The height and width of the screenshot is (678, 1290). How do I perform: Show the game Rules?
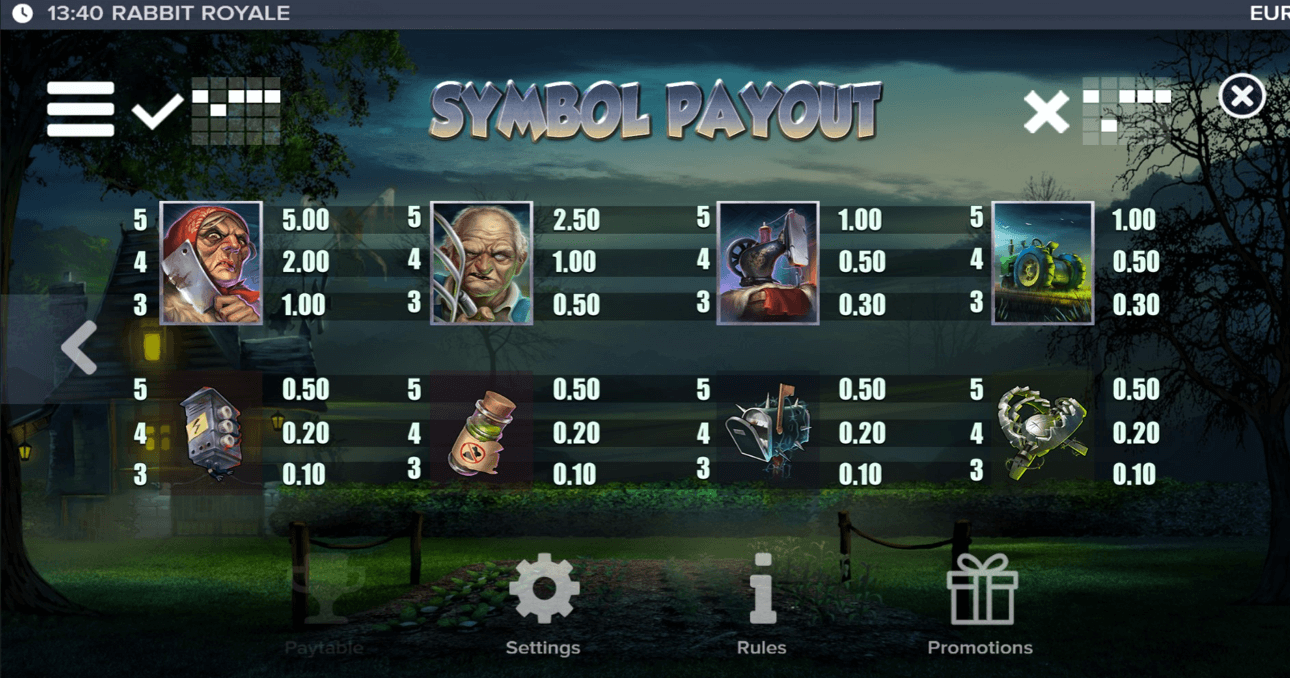point(762,591)
